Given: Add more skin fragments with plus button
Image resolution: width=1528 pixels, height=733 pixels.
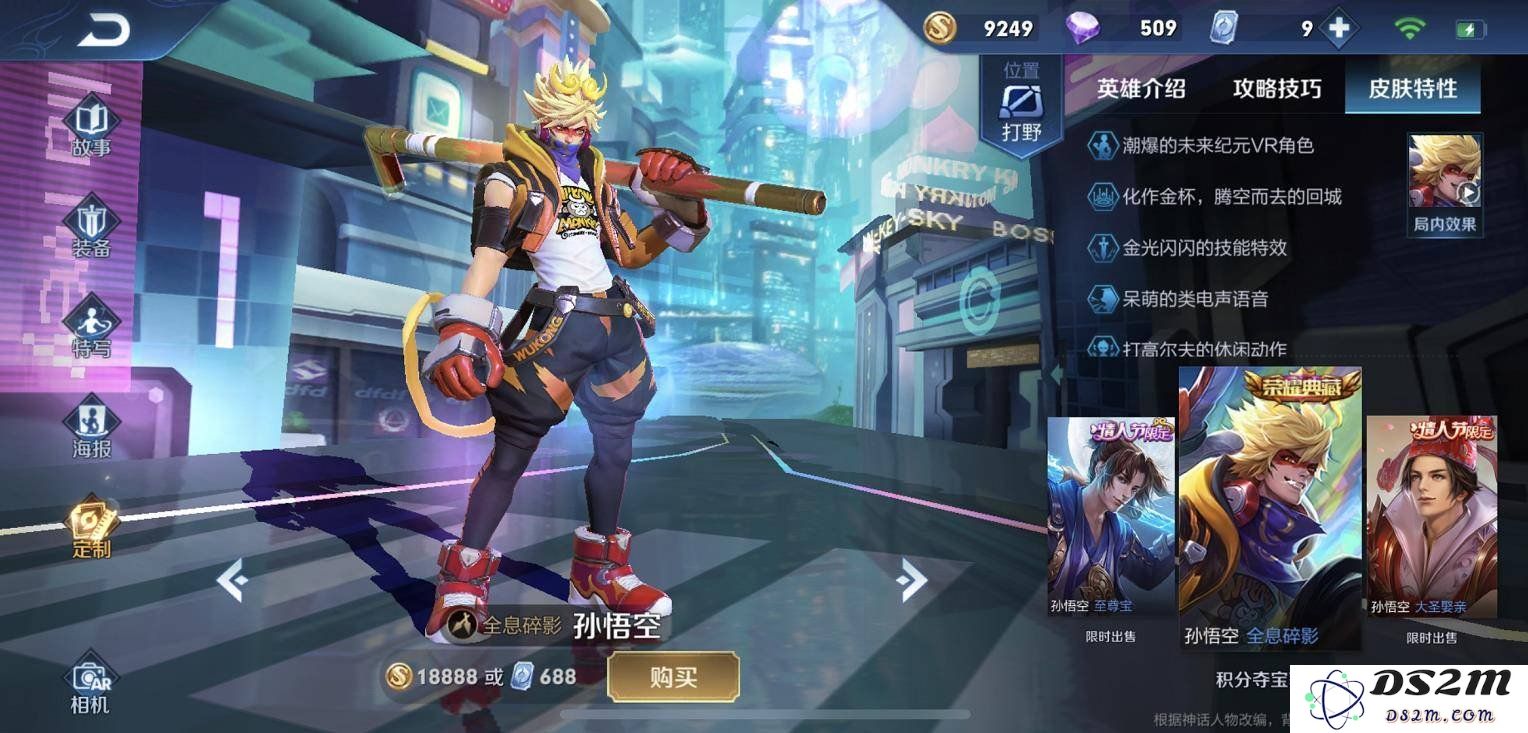Looking at the screenshot, I should tap(1338, 29).
